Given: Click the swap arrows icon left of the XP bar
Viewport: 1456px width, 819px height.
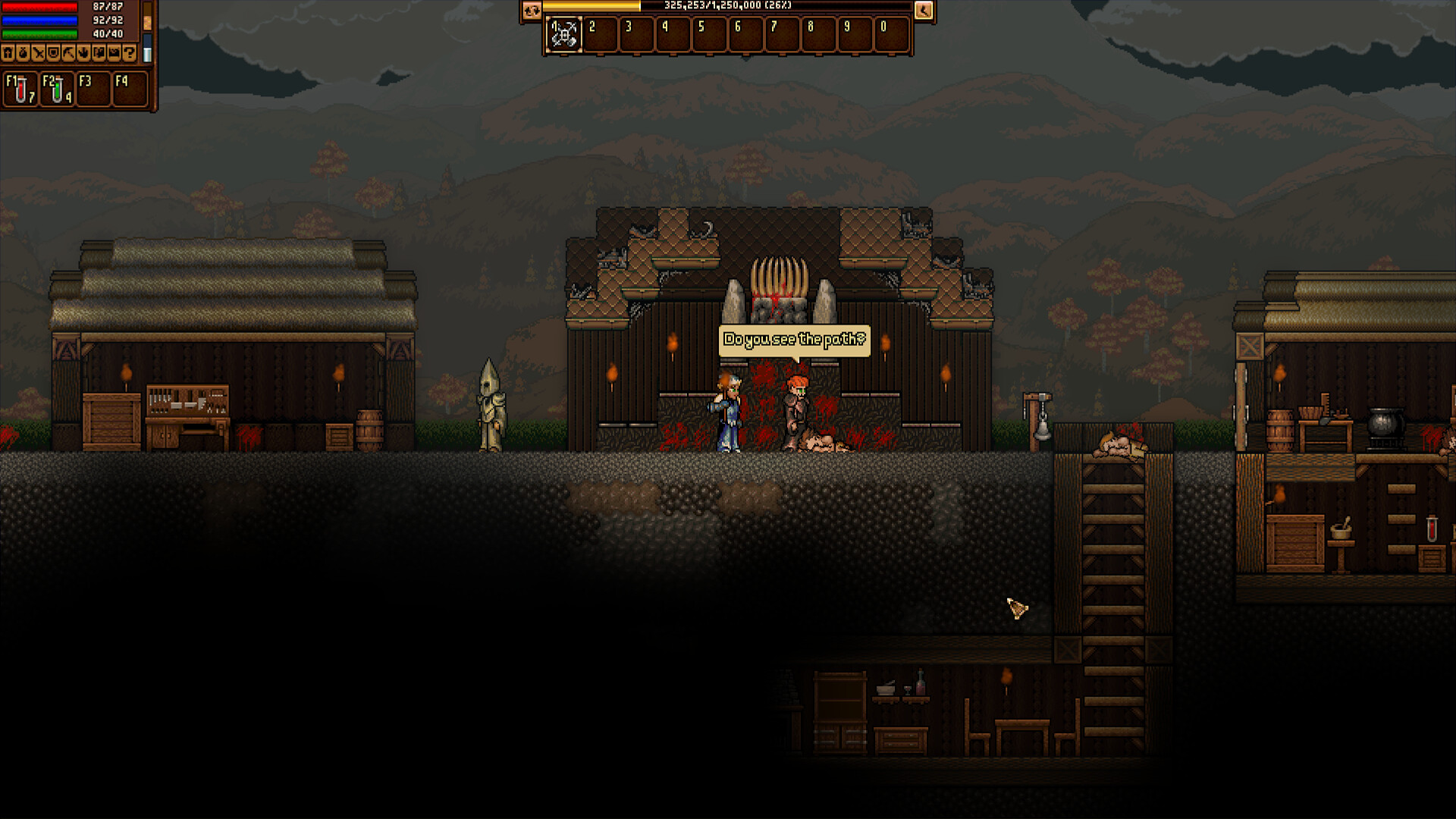Looking at the screenshot, I should pos(532,11).
